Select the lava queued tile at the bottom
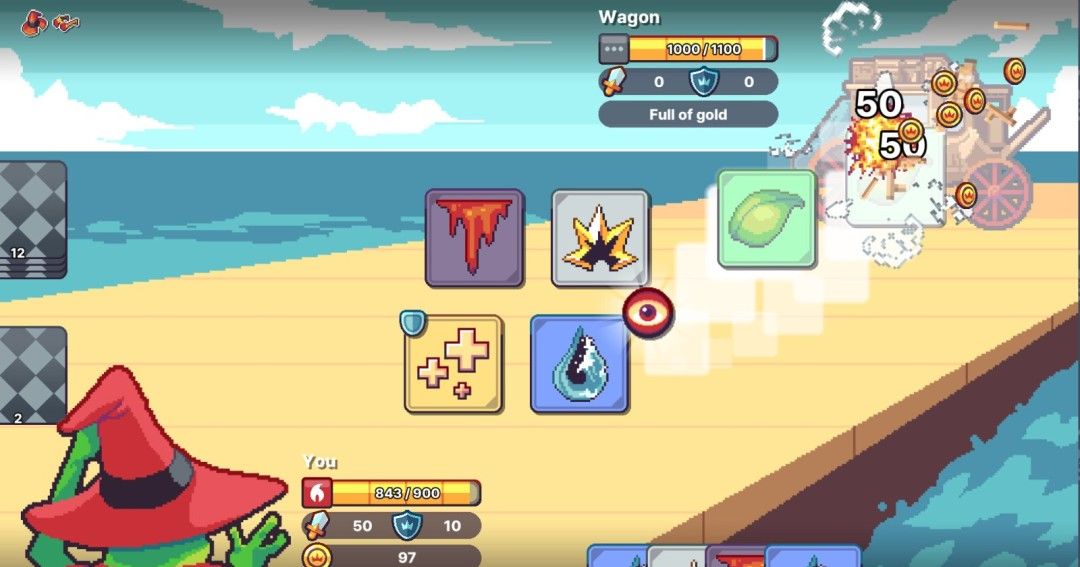The width and height of the screenshot is (1080, 567). [x=736, y=556]
